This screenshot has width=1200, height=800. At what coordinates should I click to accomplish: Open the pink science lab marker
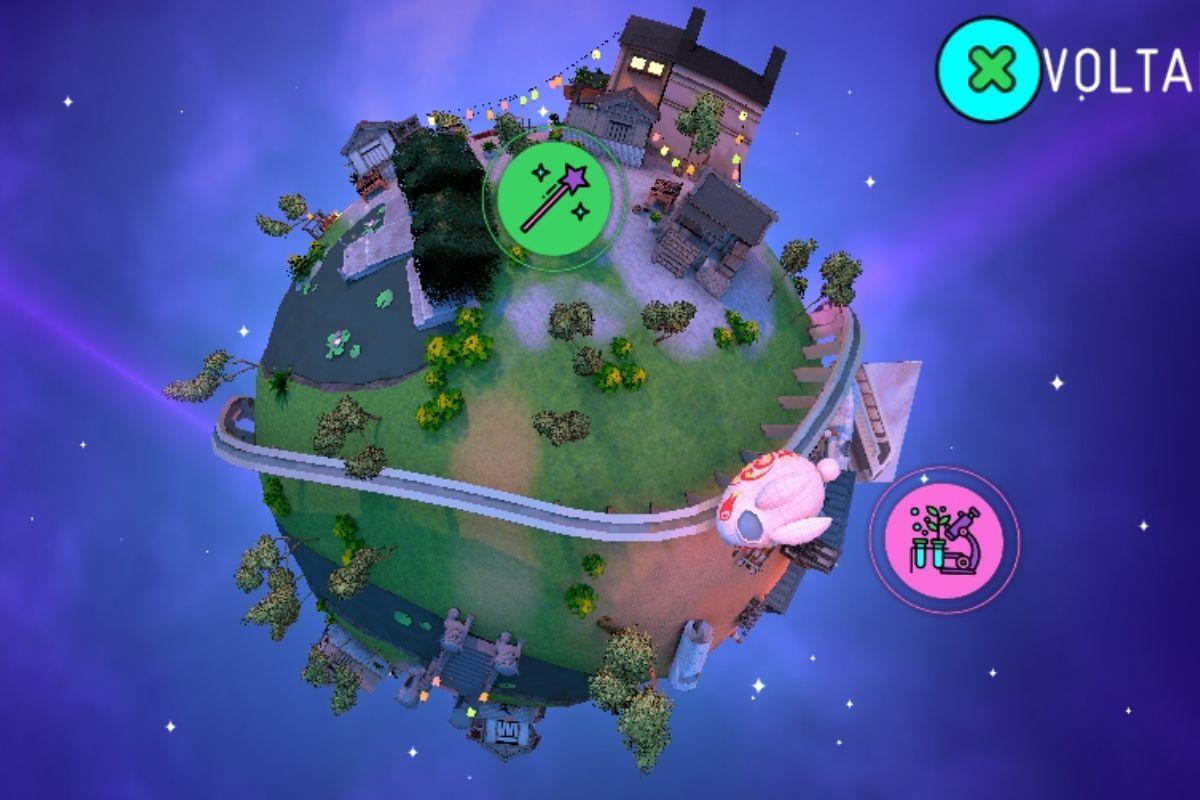pyautogui.click(x=944, y=541)
